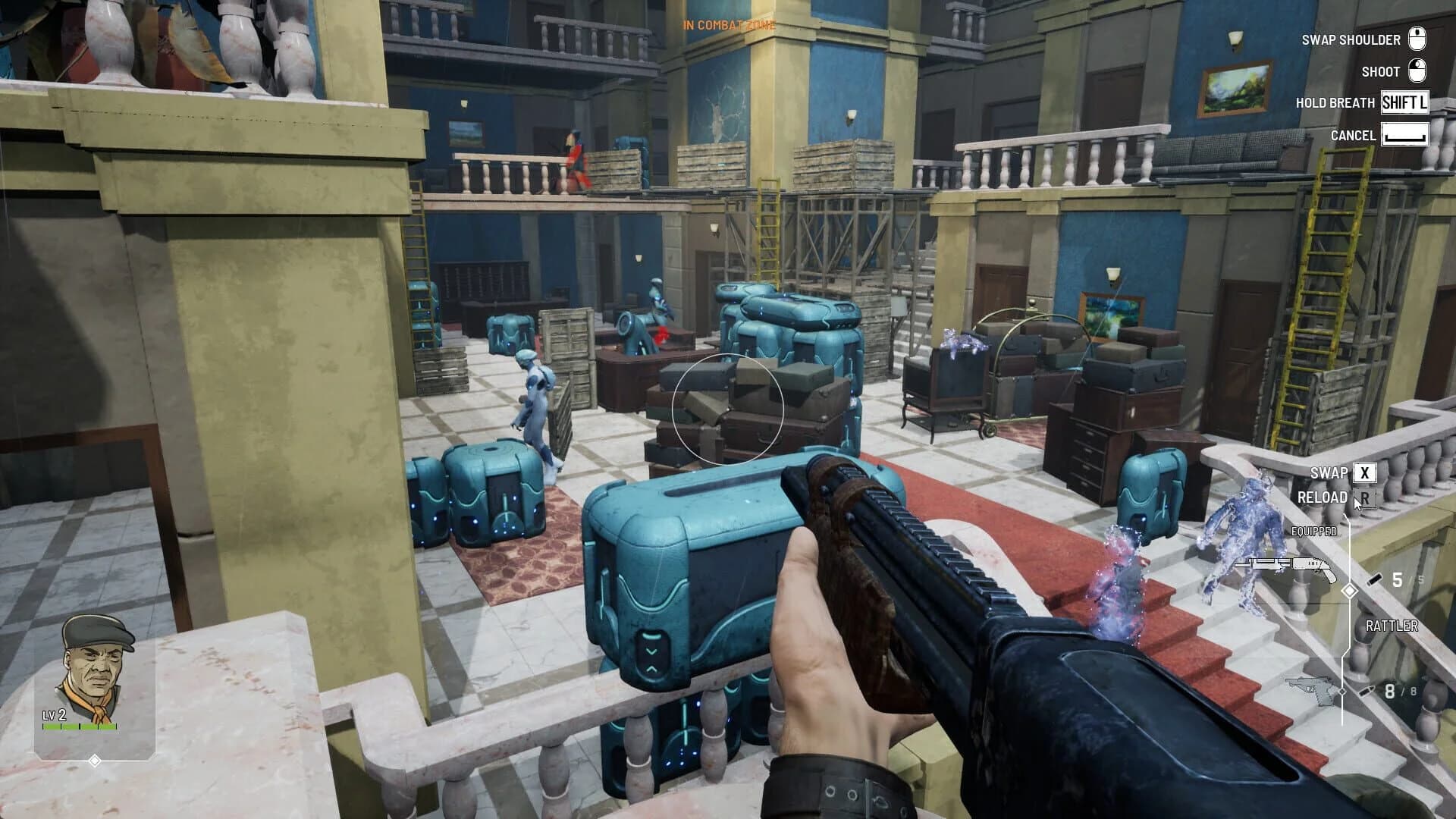Open the EQUIPPED weapon selector

tap(1314, 531)
